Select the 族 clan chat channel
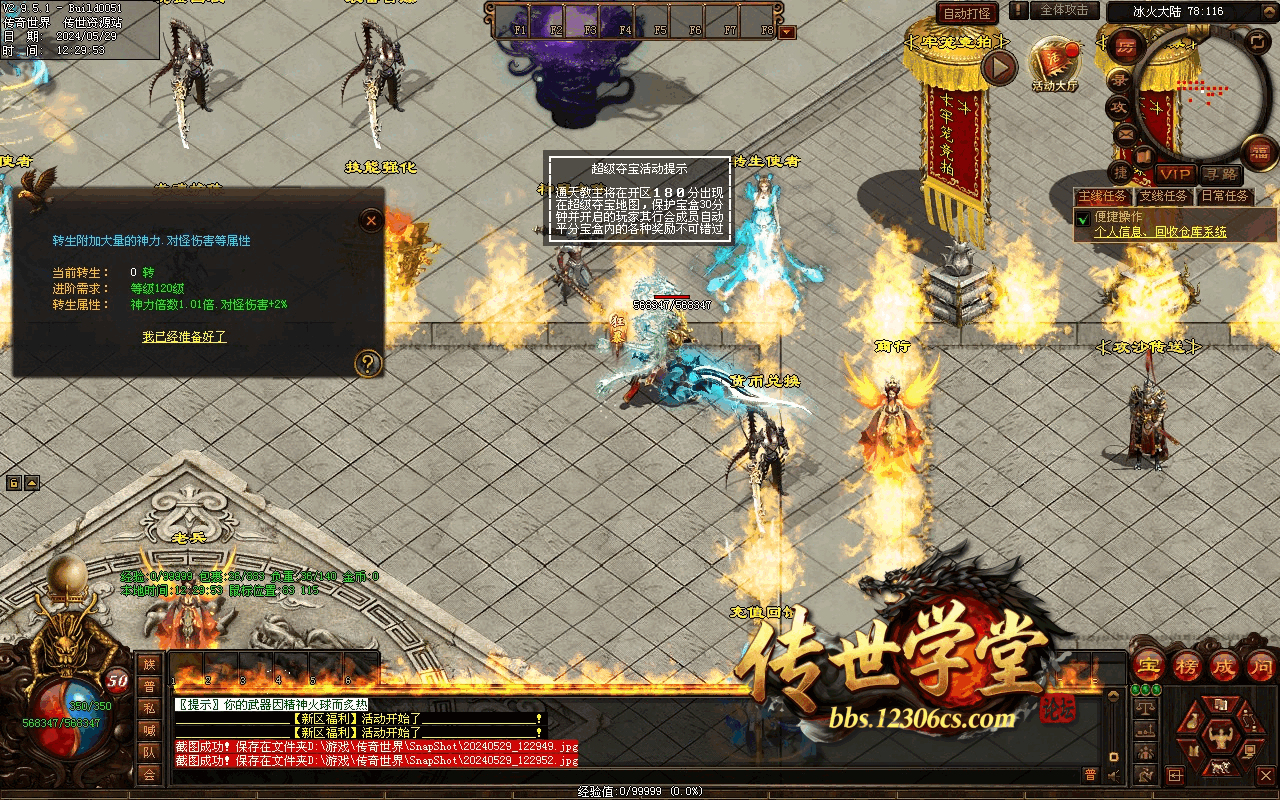 click(149, 664)
